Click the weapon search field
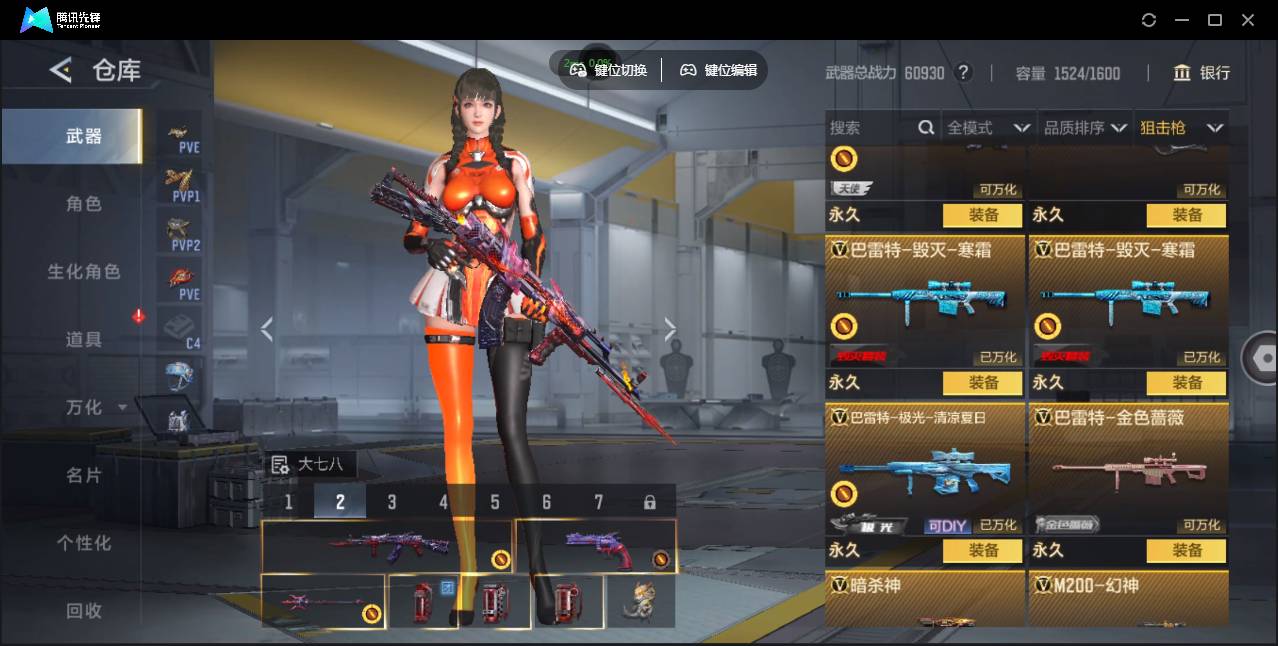1278x646 pixels. (870, 128)
